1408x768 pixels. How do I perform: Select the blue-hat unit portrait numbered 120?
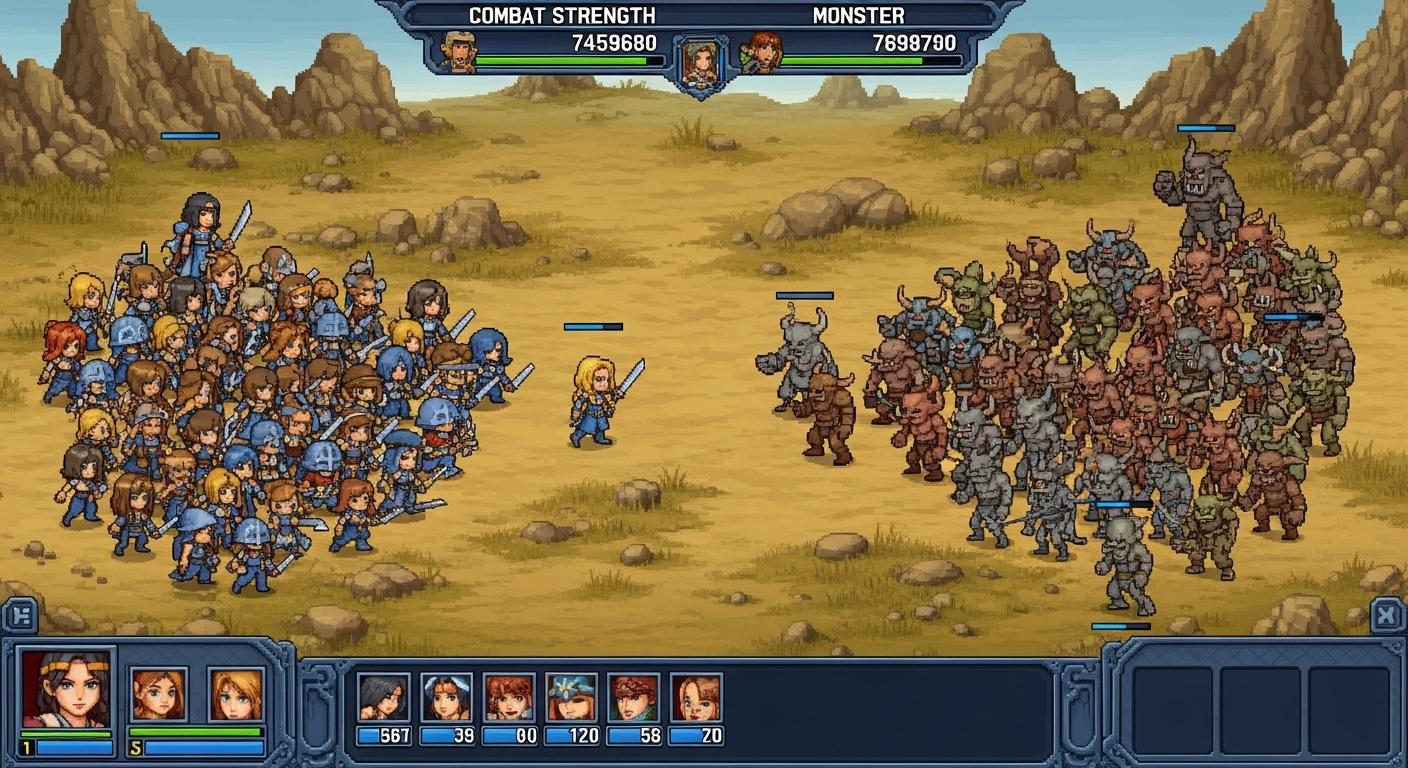pos(571,698)
